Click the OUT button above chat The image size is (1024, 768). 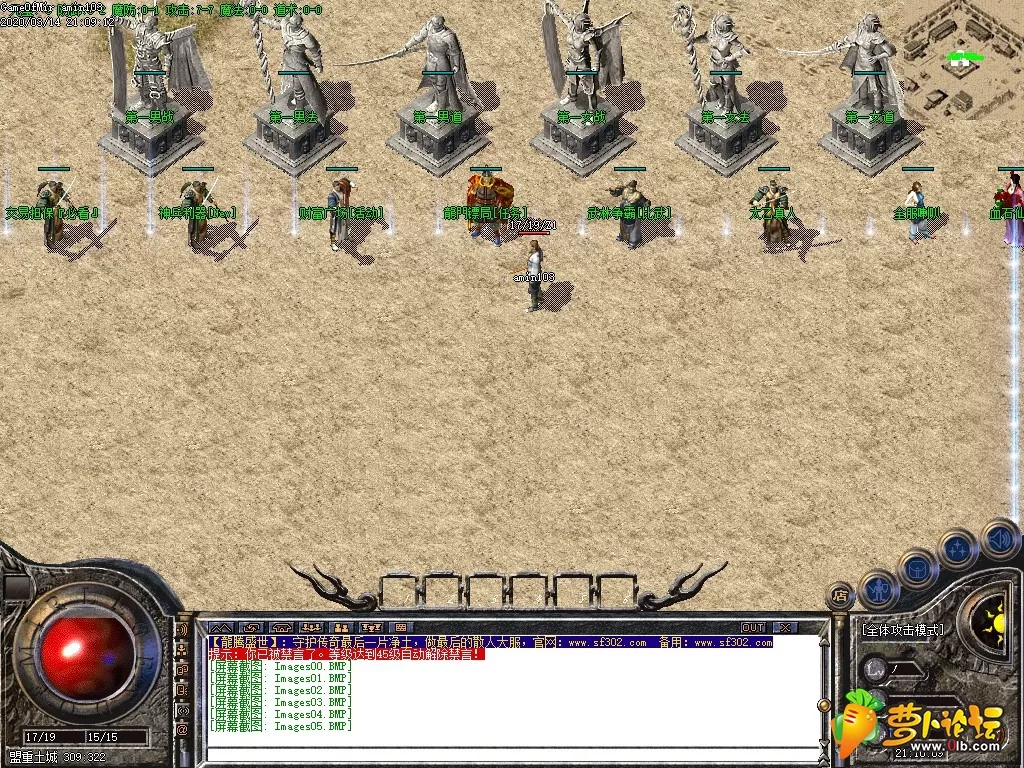tap(753, 628)
